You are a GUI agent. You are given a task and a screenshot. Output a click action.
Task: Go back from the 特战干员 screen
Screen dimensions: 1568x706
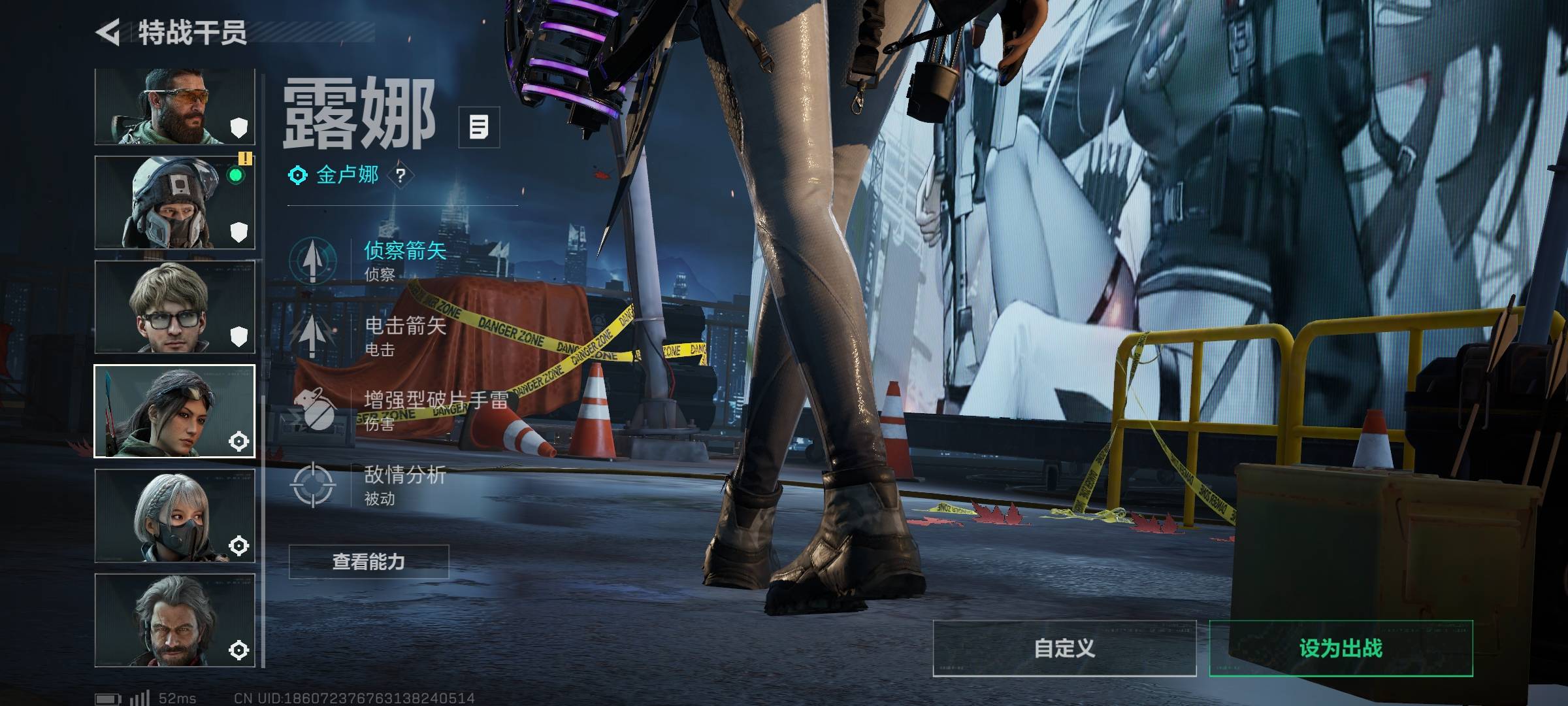coord(108,32)
